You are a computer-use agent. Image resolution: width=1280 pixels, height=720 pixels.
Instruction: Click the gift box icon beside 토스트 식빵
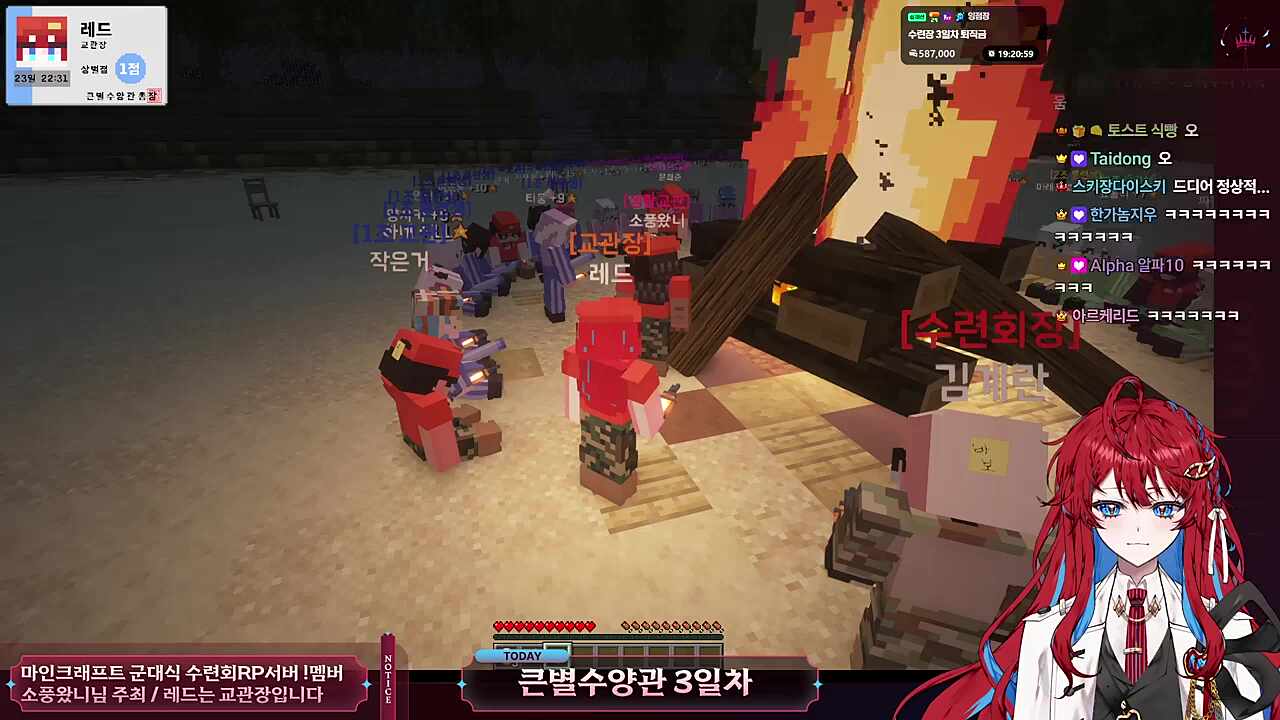coord(1077,130)
